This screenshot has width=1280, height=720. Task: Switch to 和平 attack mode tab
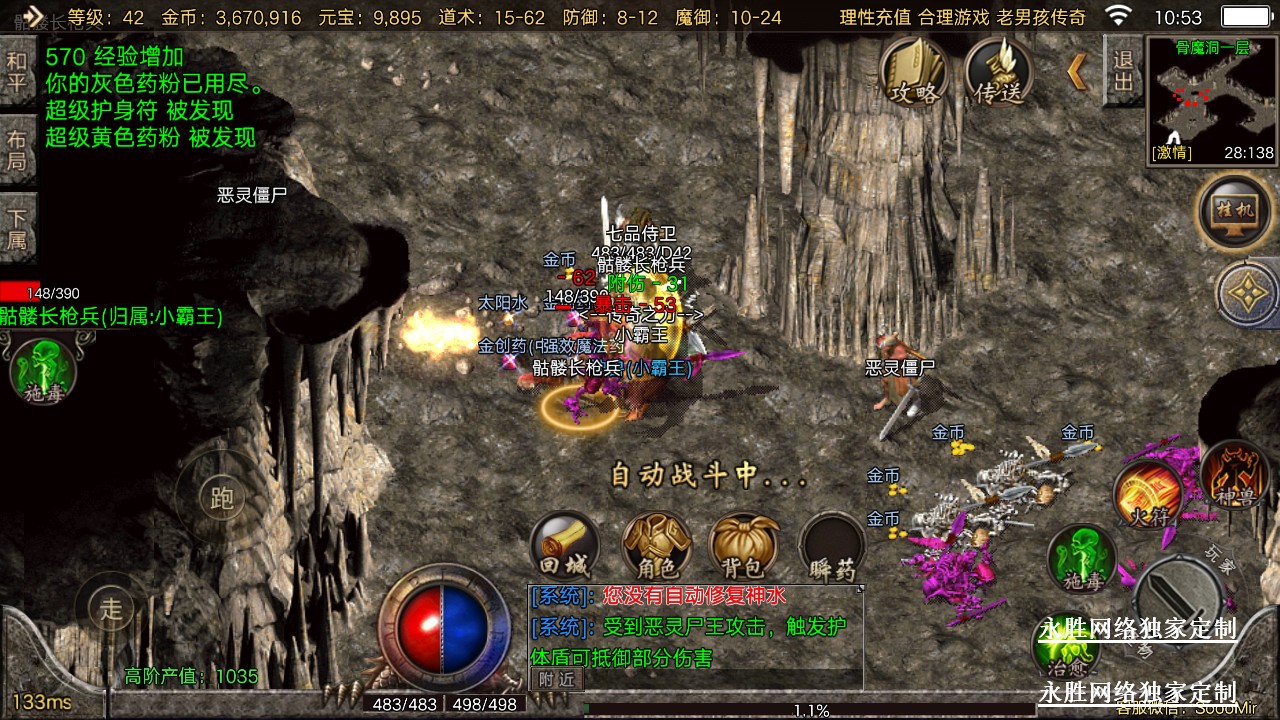pyautogui.click(x=17, y=73)
